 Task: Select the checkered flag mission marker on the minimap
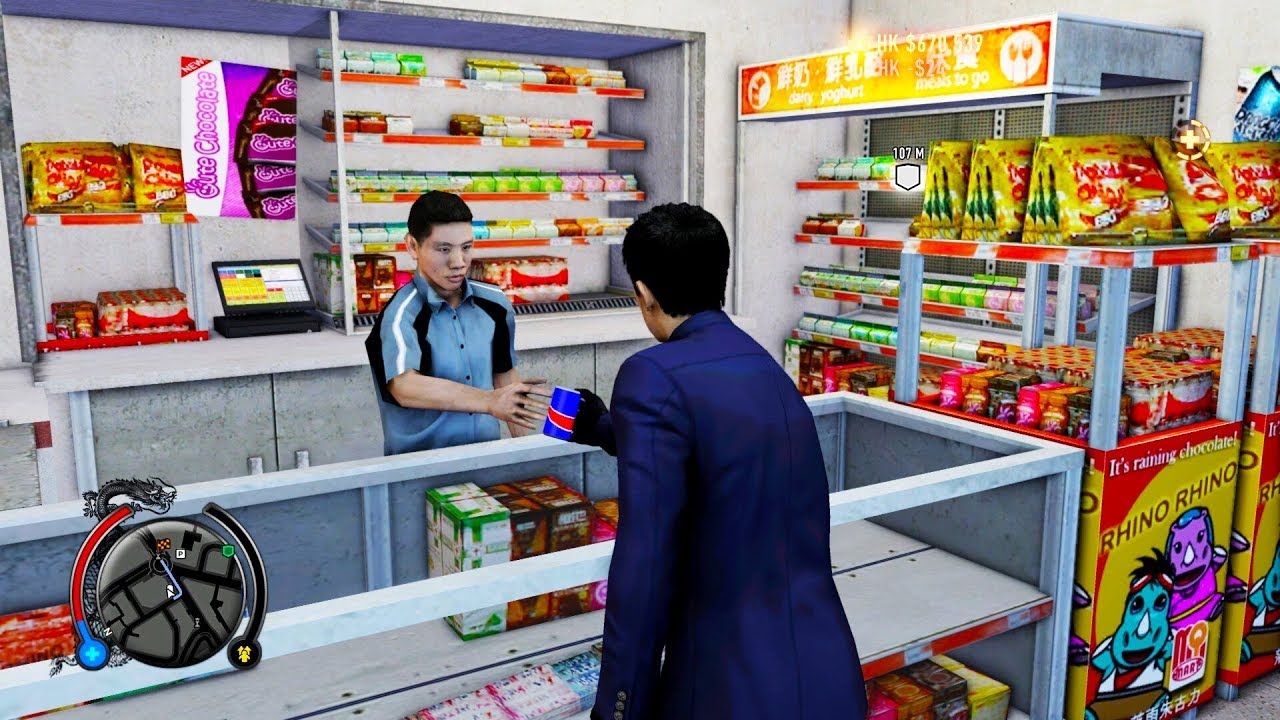164,543
